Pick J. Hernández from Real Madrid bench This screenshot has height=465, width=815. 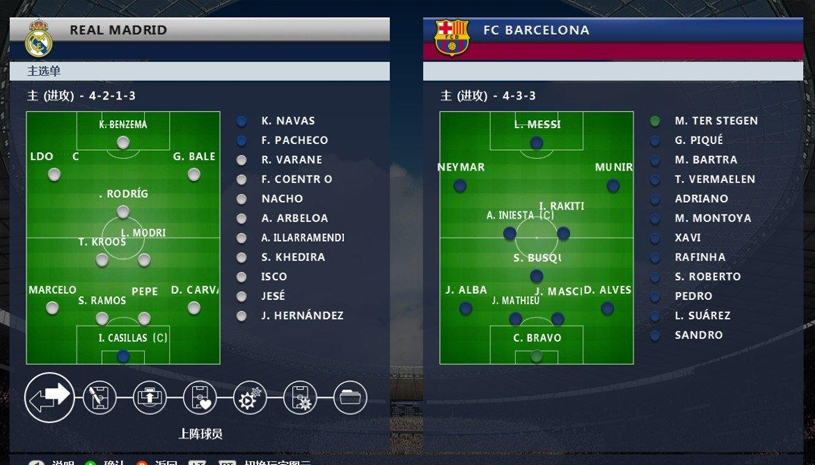(x=302, y=316)
